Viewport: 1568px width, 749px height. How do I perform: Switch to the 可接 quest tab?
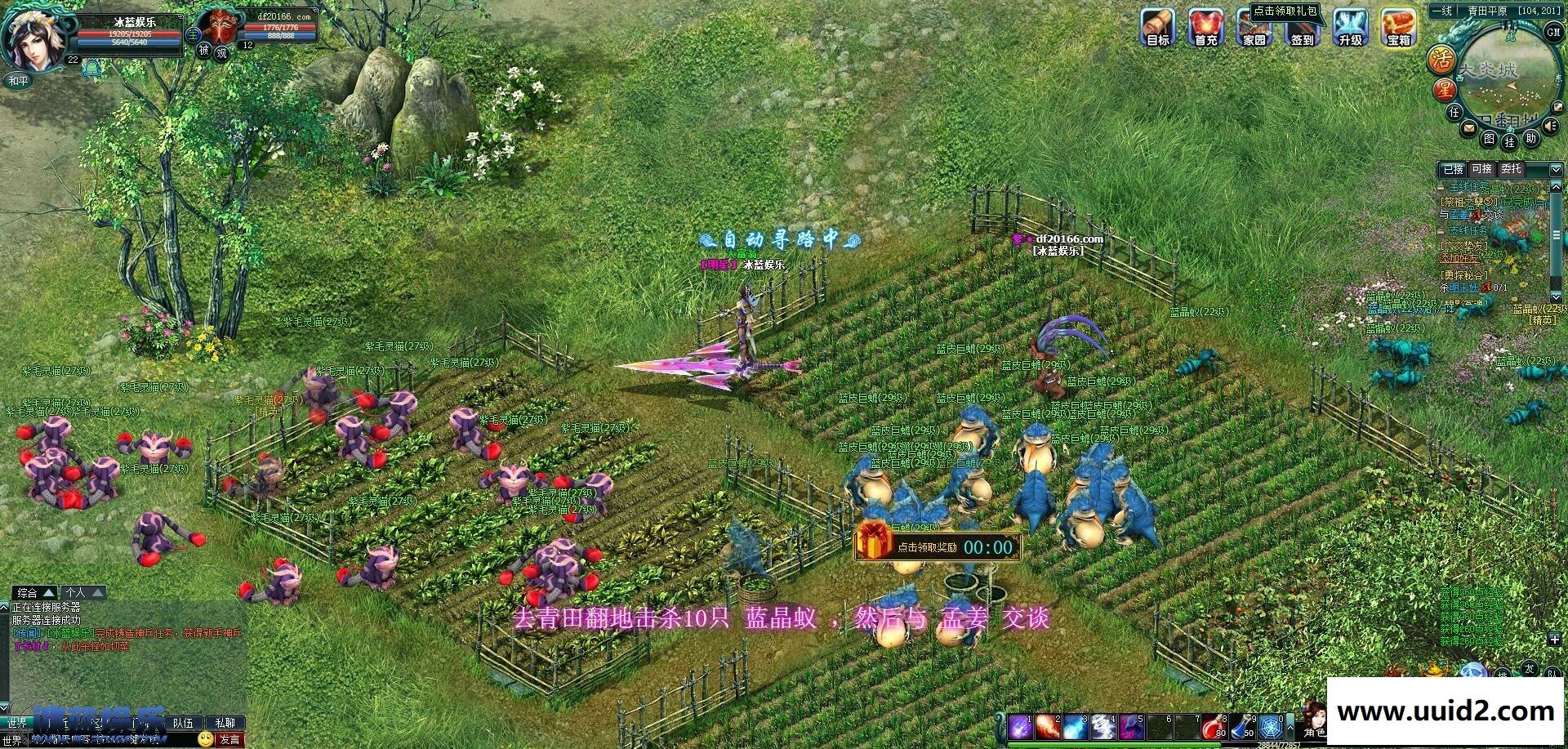(x=1482, y=169)
